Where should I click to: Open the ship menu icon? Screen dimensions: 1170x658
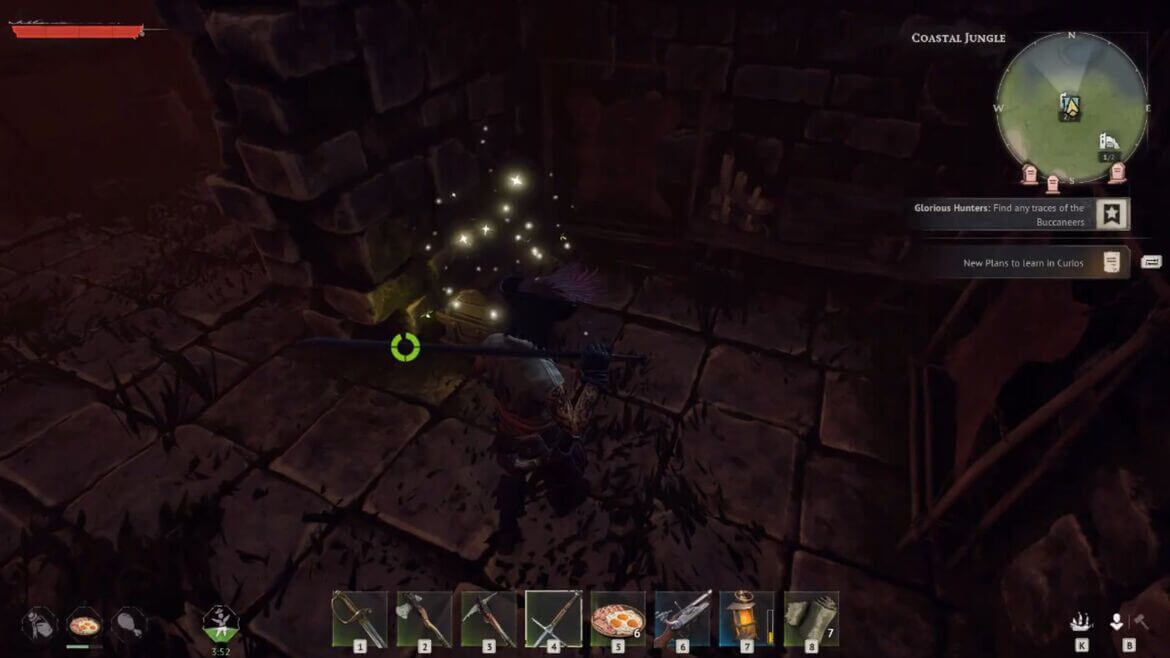pyautogui.click(x=1081, y=622)
